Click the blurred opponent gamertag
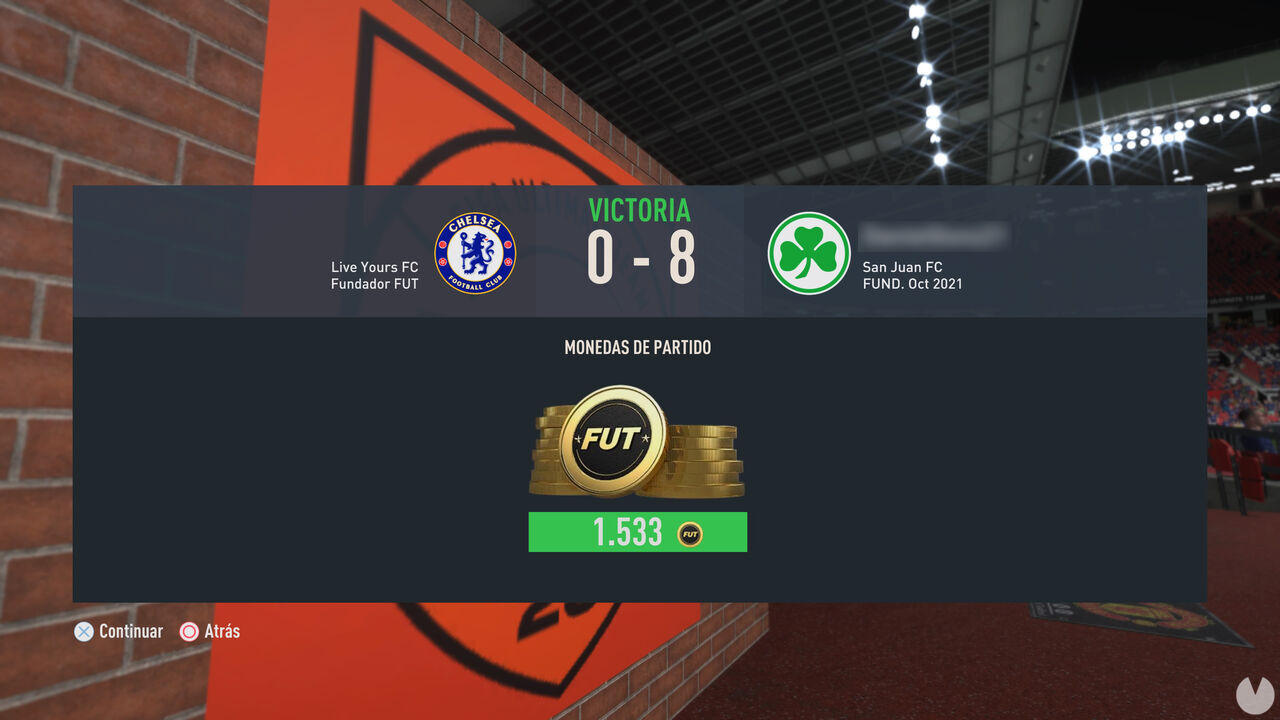The image size is (1280, 720). [935, 237]
